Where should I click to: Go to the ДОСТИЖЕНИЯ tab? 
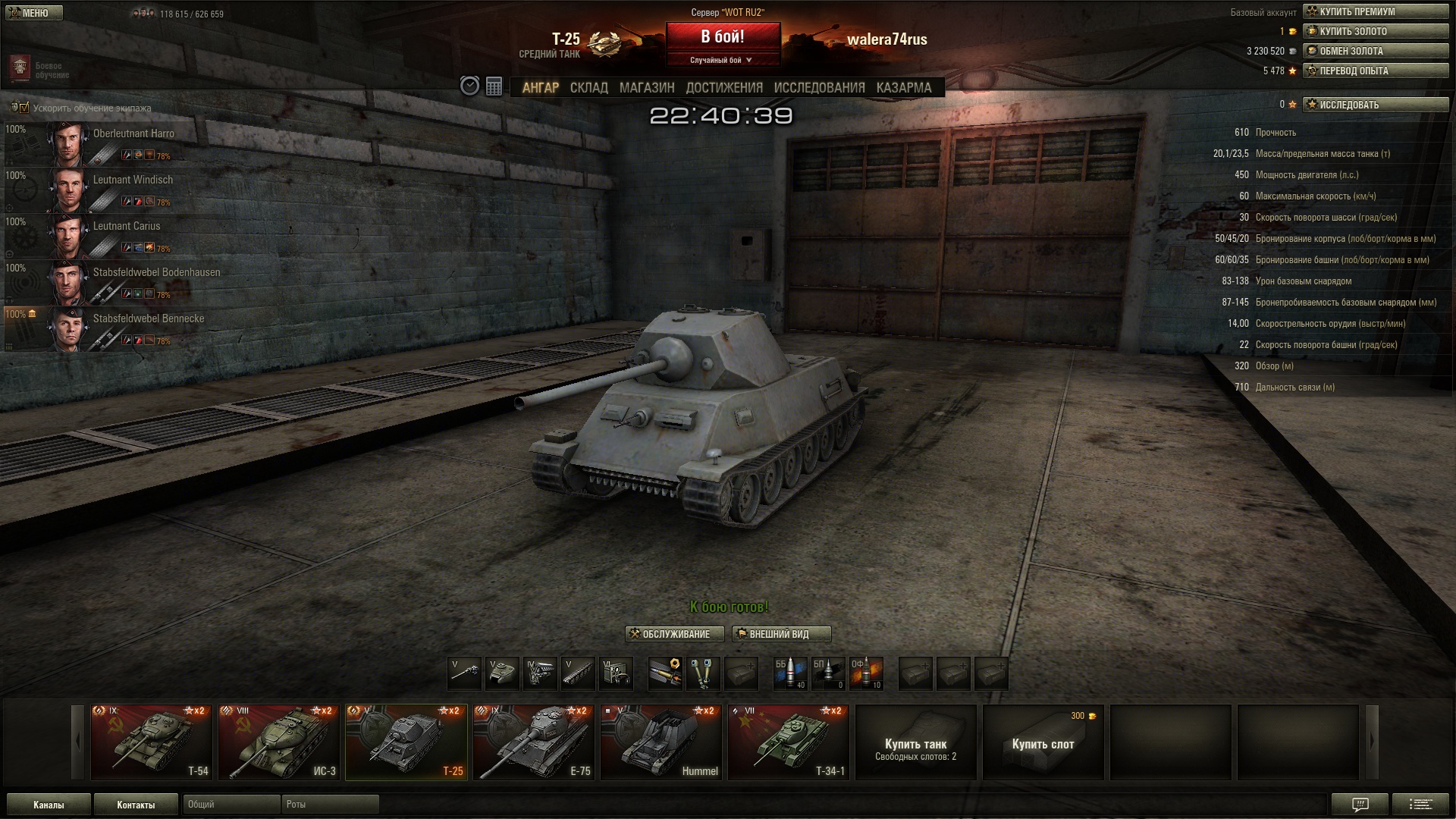723,88
